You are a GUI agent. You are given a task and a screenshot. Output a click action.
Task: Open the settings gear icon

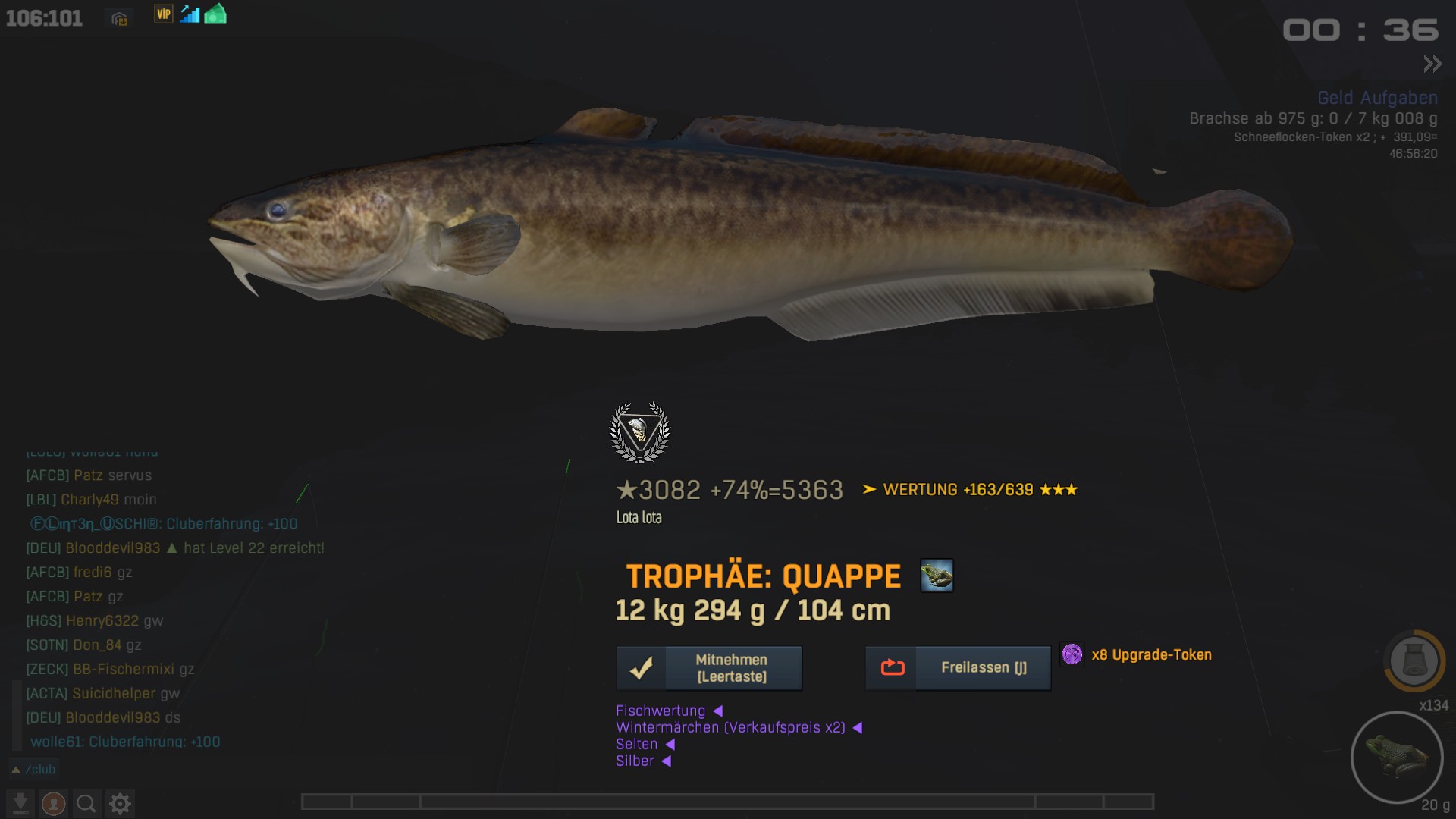coord(120,803)
